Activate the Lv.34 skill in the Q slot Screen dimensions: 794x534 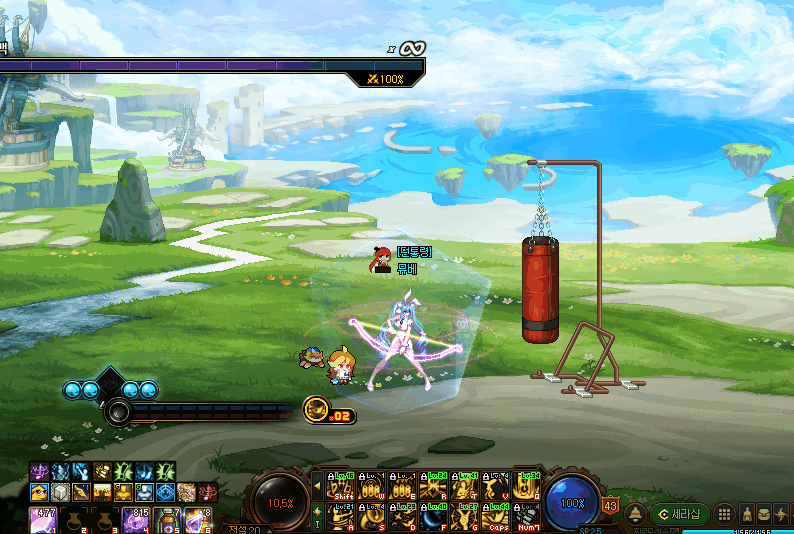click(x=527, y=485)
